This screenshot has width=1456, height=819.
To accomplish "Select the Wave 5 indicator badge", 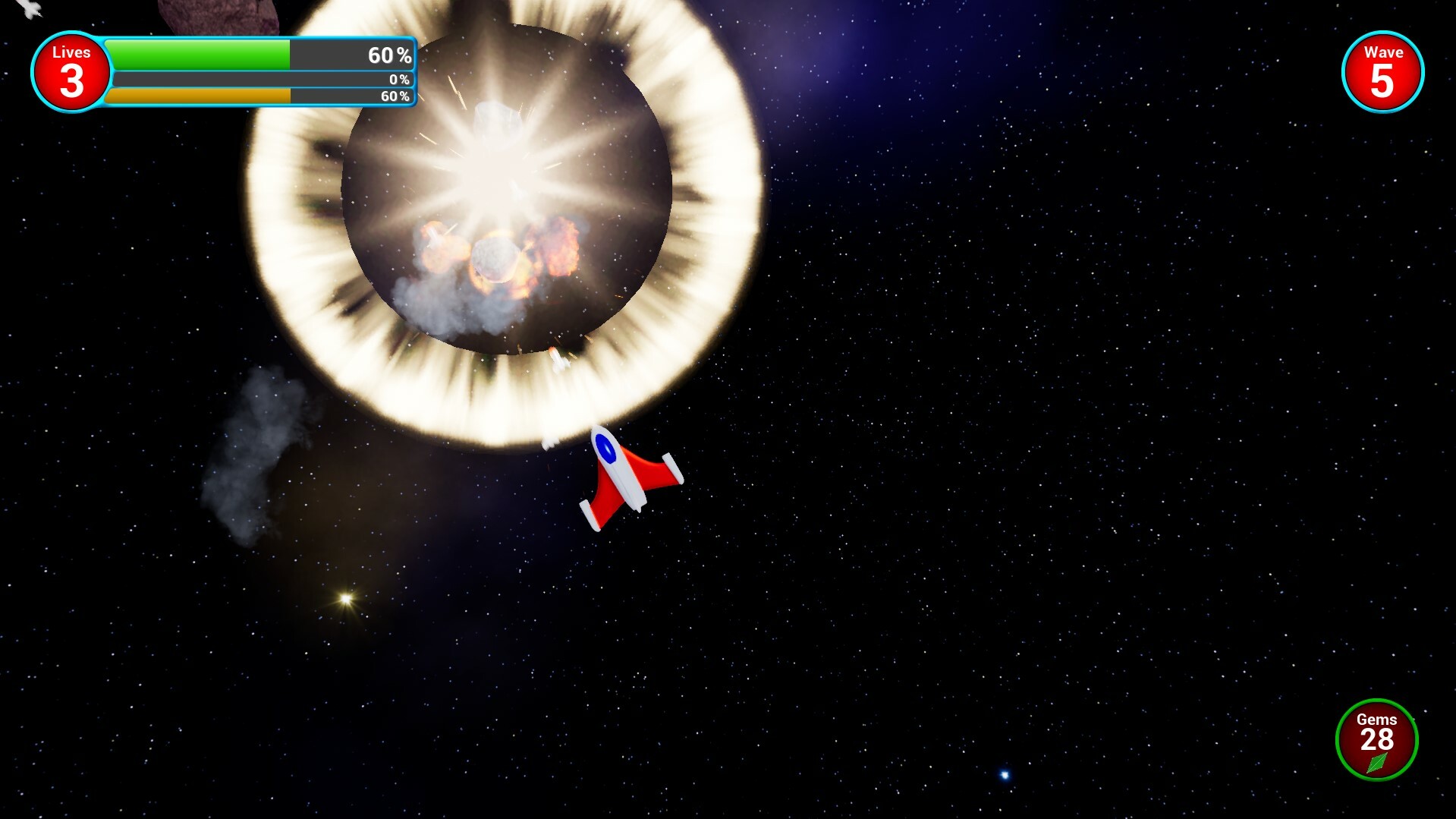I will [1382, 70].
